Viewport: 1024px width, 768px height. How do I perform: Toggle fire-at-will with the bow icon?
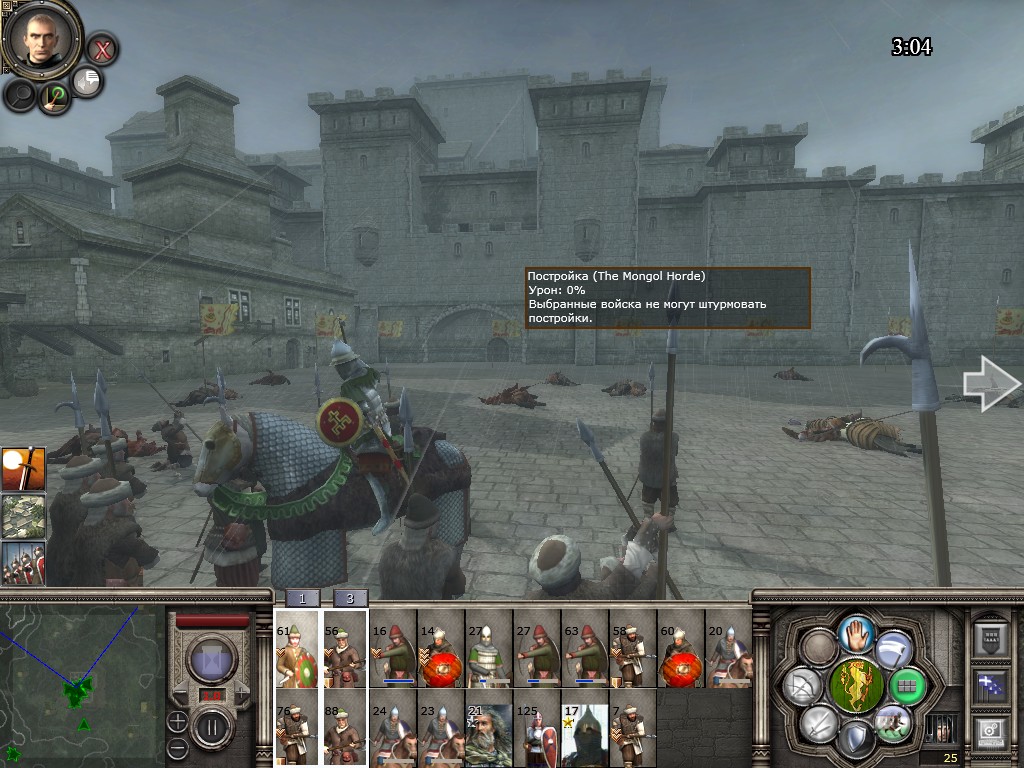802,686
